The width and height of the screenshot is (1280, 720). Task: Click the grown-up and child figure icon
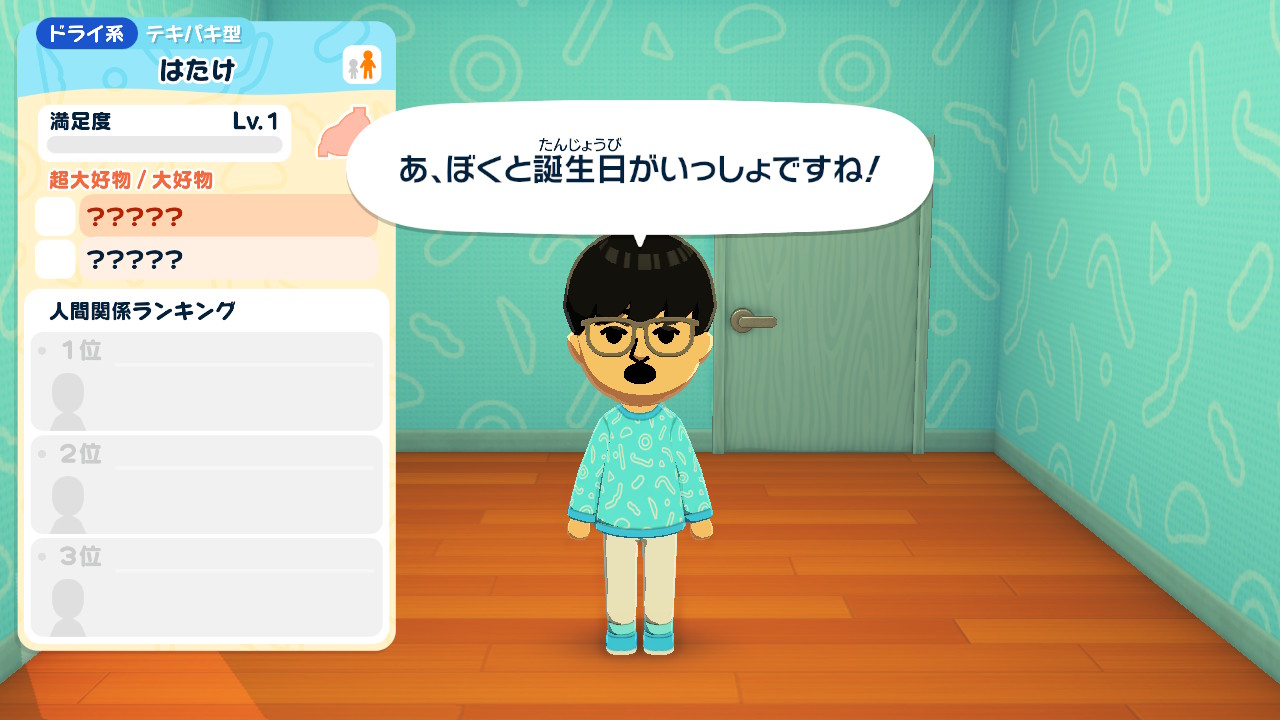point(362,65)
